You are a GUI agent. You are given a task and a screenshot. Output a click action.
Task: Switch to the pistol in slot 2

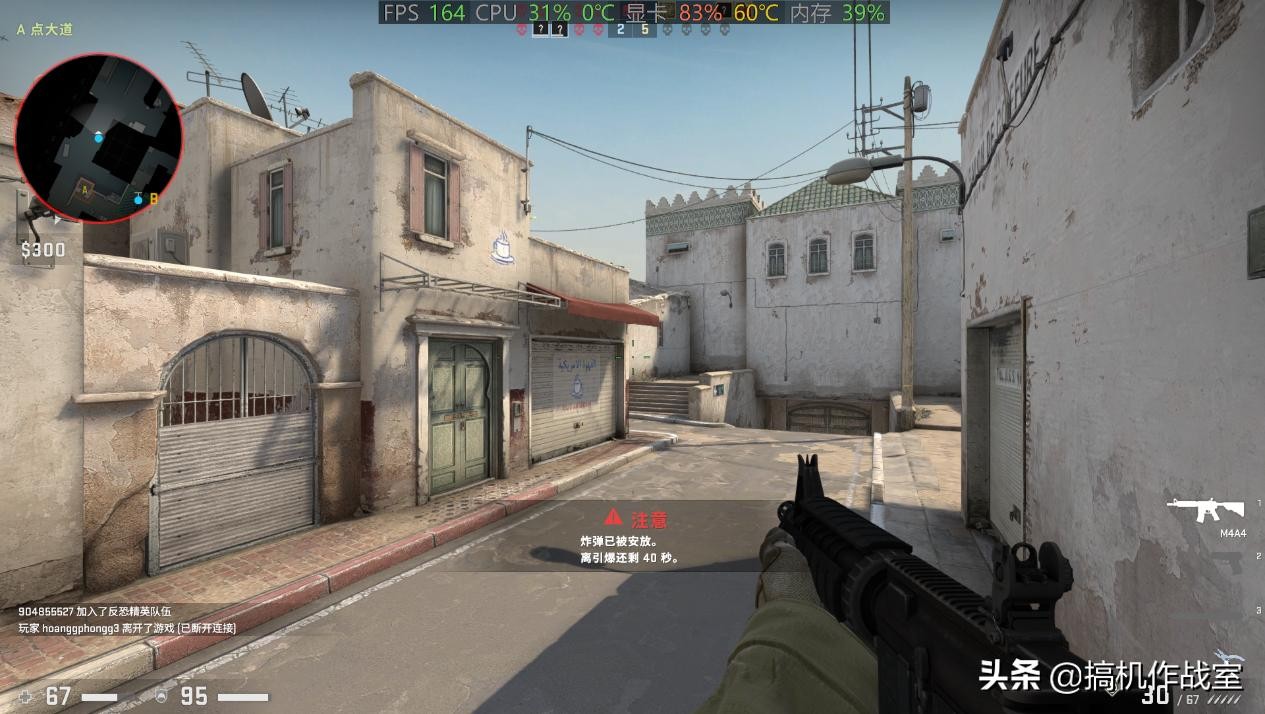1226,560
